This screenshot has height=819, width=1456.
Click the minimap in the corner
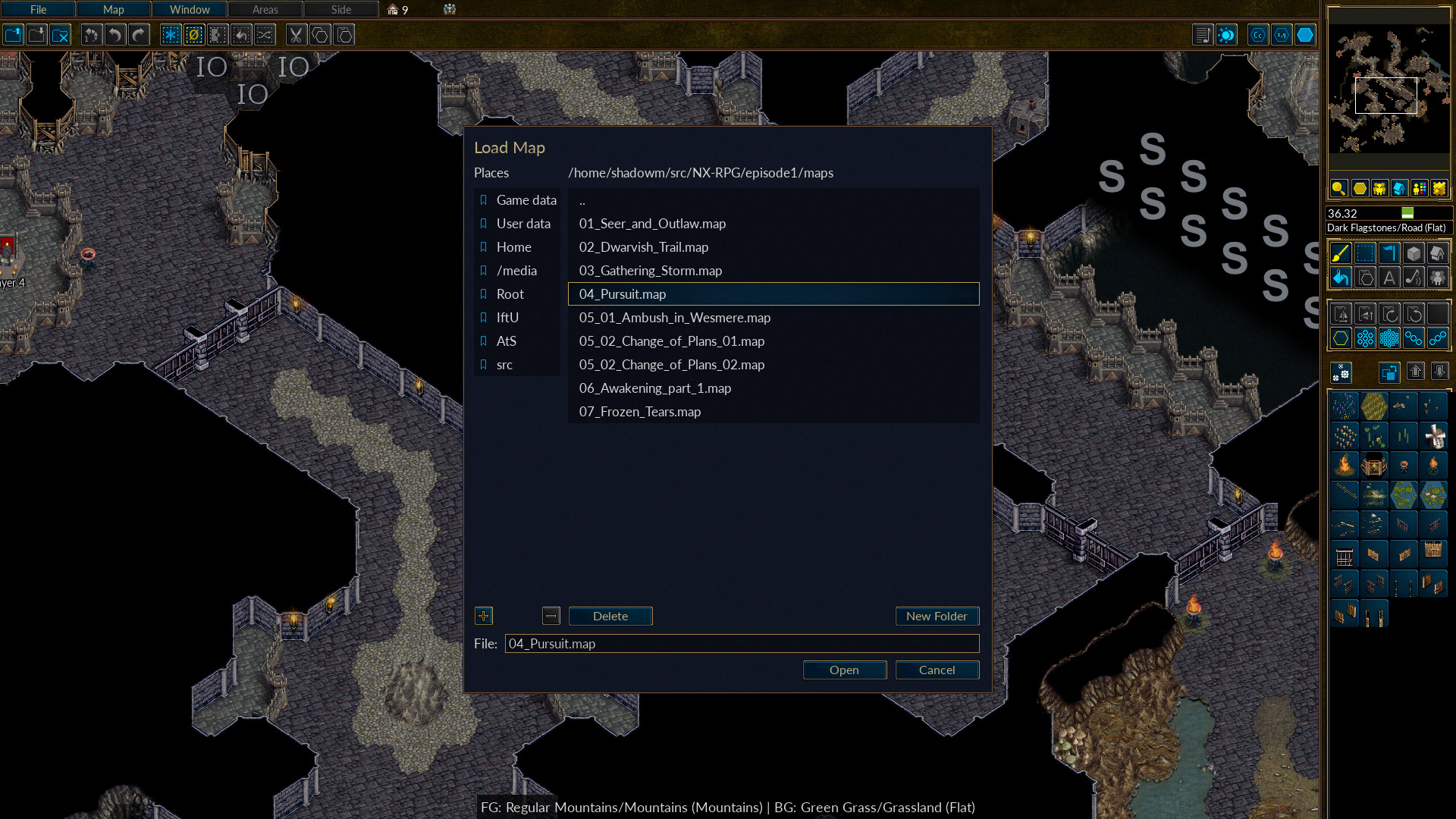[1388, 89]
